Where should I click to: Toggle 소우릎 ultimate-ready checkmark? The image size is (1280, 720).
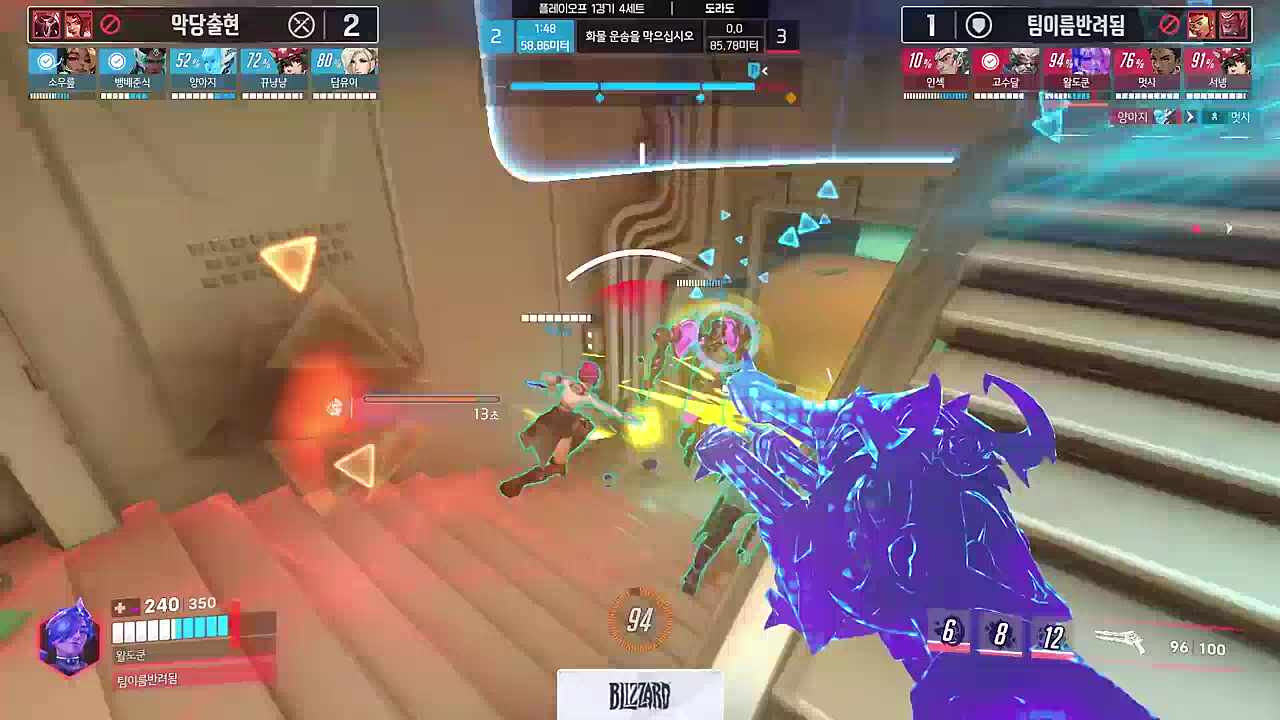coord(48,60)
